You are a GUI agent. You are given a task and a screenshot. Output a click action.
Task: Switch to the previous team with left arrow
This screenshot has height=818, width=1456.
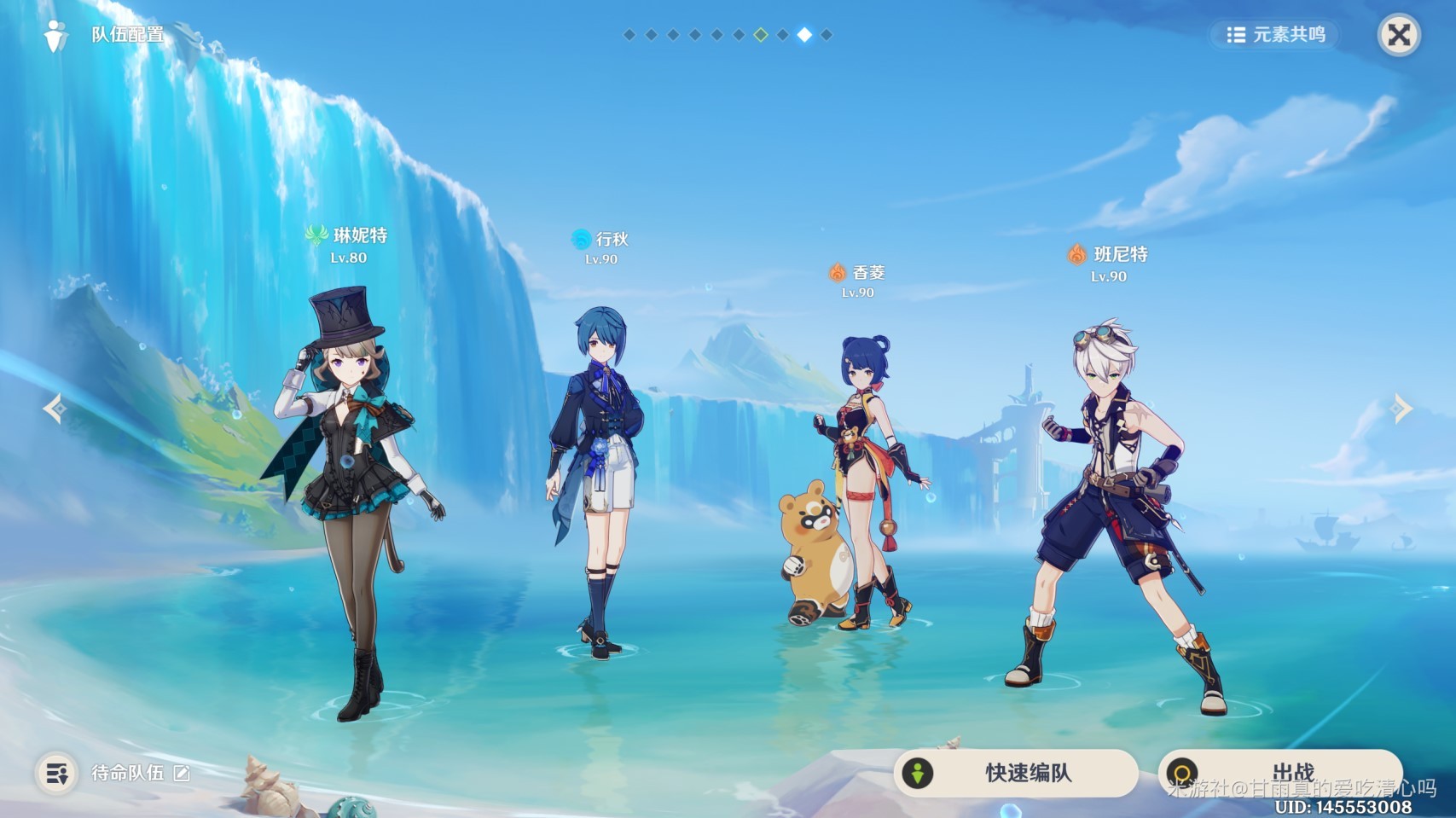(x=55, y=409)
